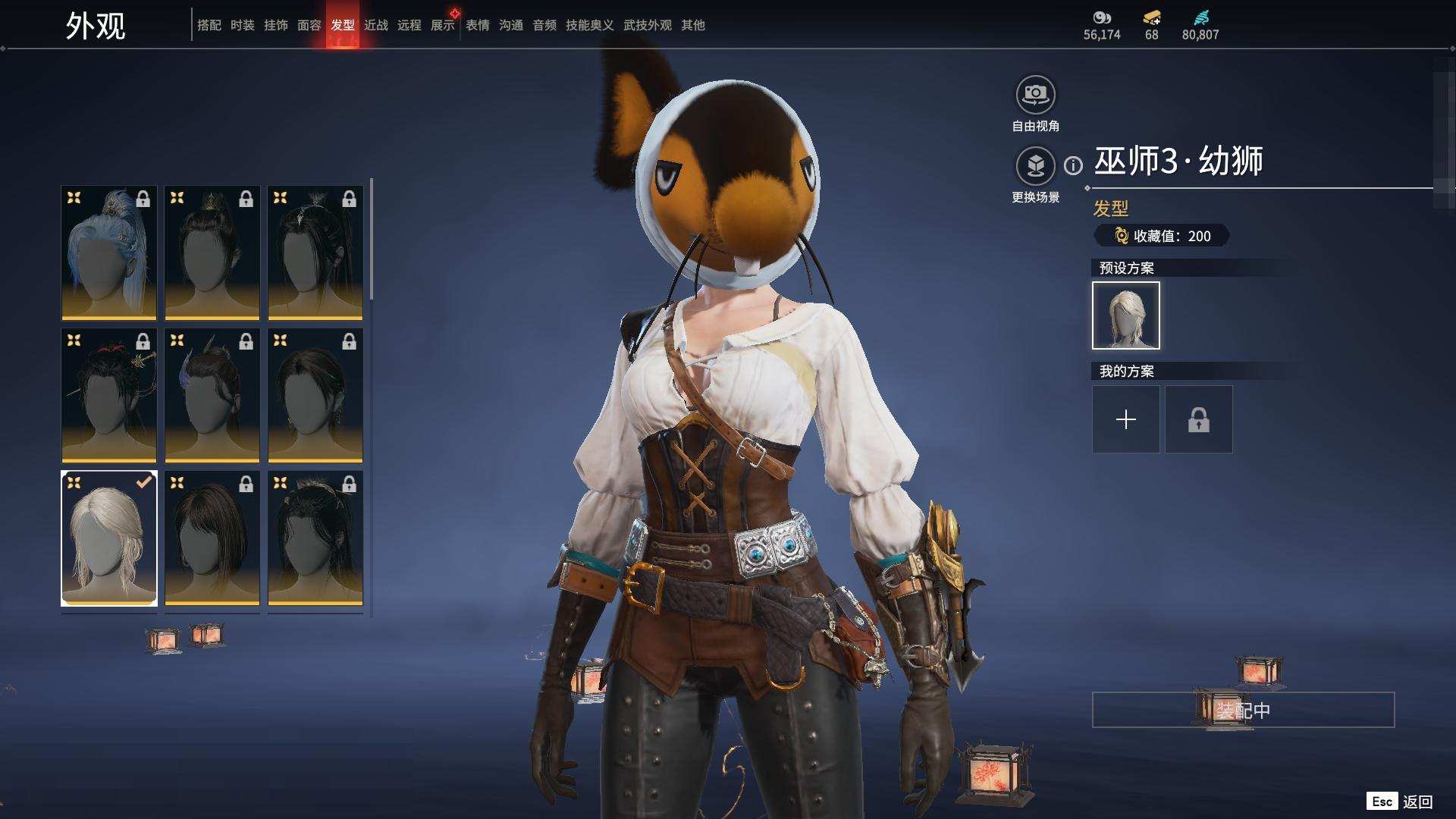Pick the brown bob hairstyle thumbnail

[212, 538]
